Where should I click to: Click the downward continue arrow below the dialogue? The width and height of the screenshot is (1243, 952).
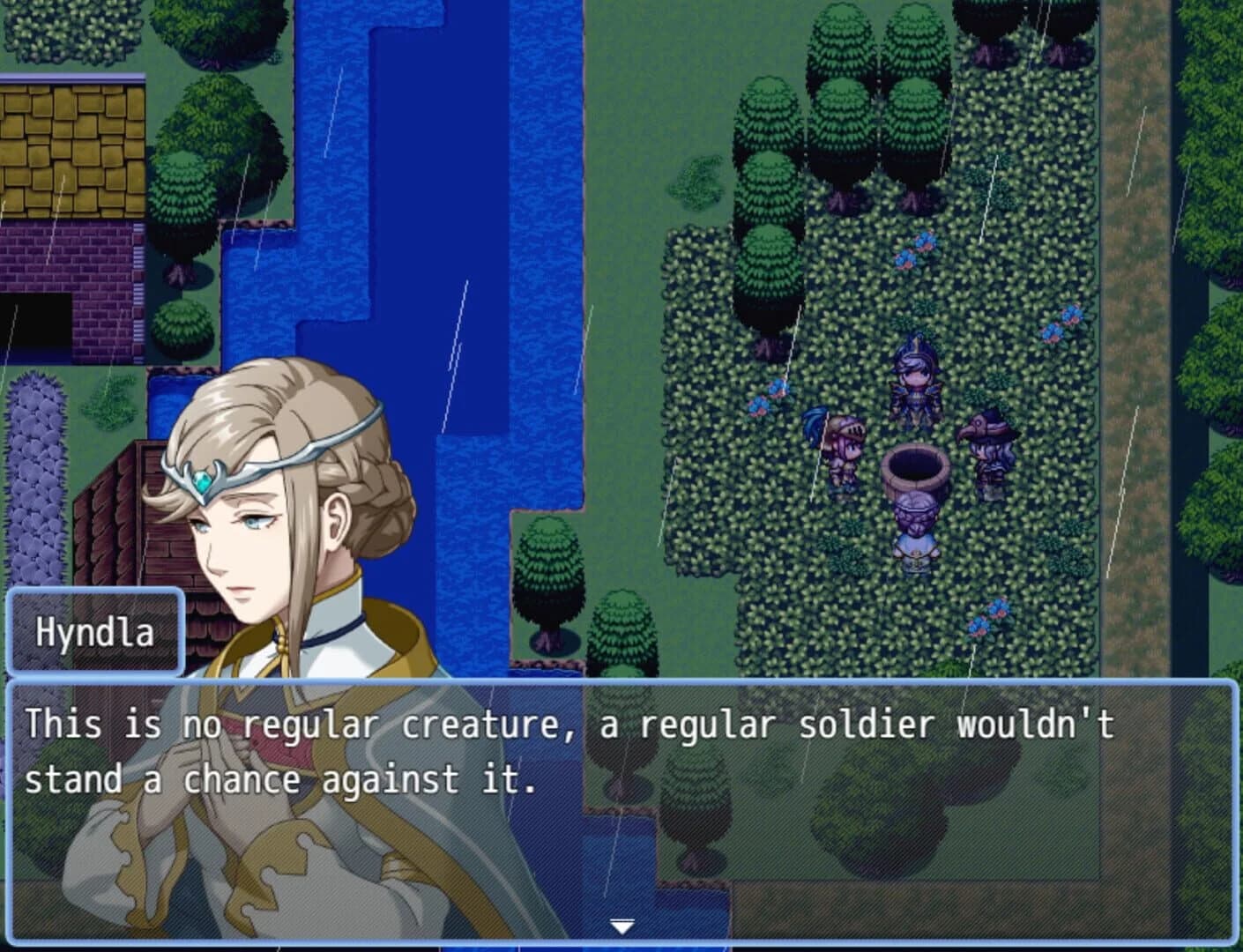(x=621, y=924)
